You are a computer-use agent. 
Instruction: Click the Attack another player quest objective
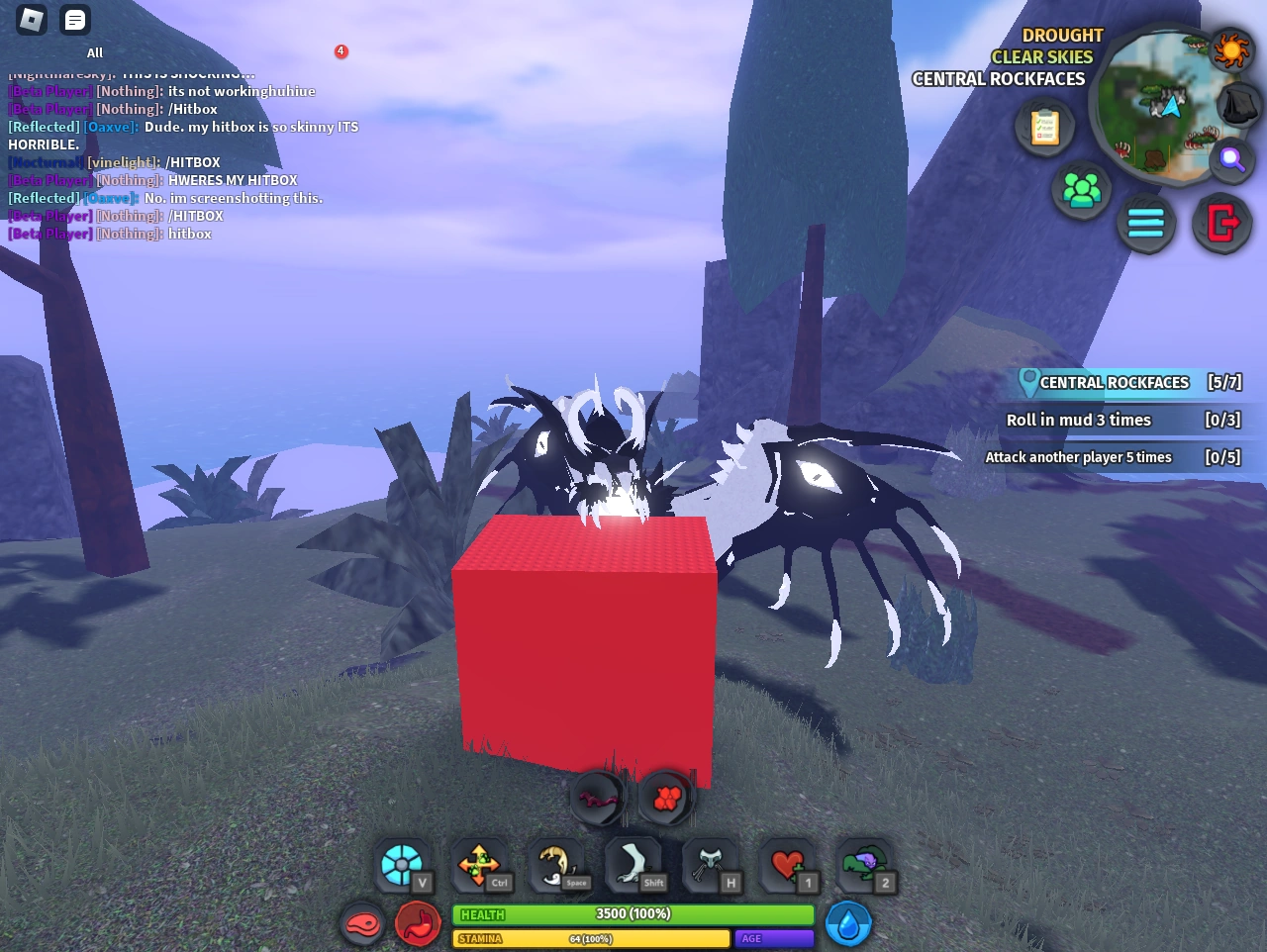(x=1077, y=457)
